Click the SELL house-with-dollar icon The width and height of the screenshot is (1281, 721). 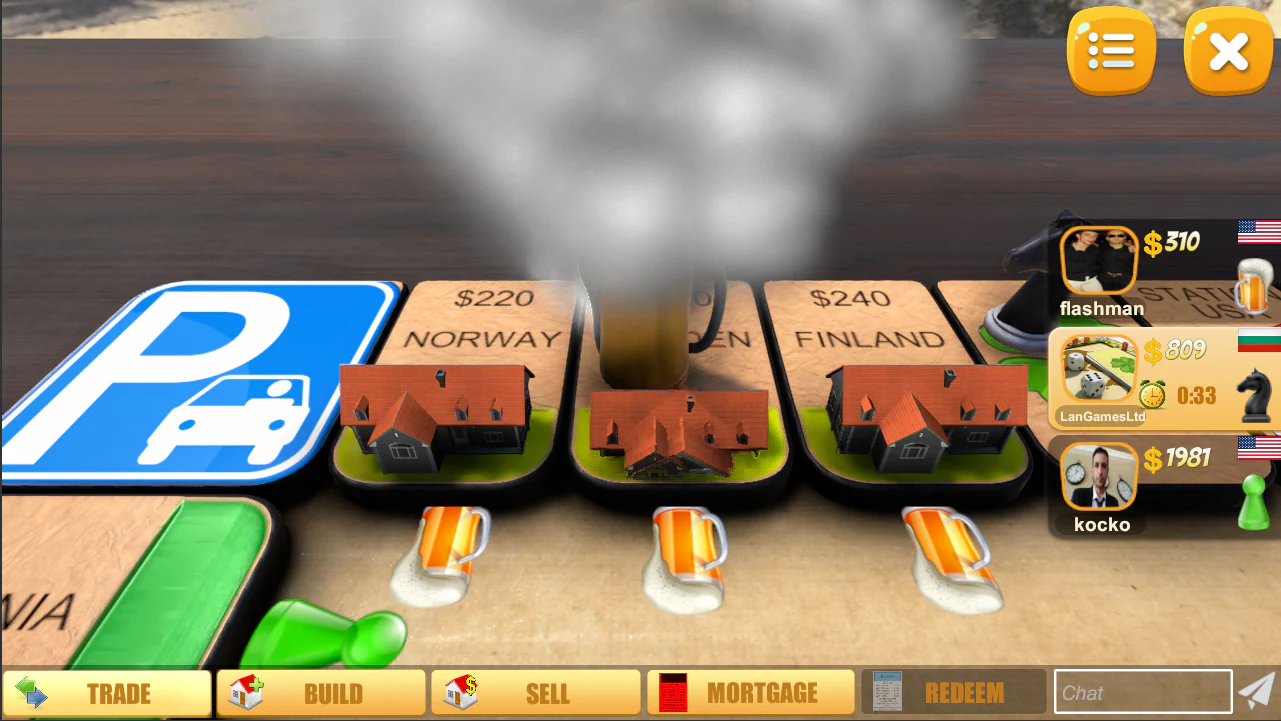460,691
